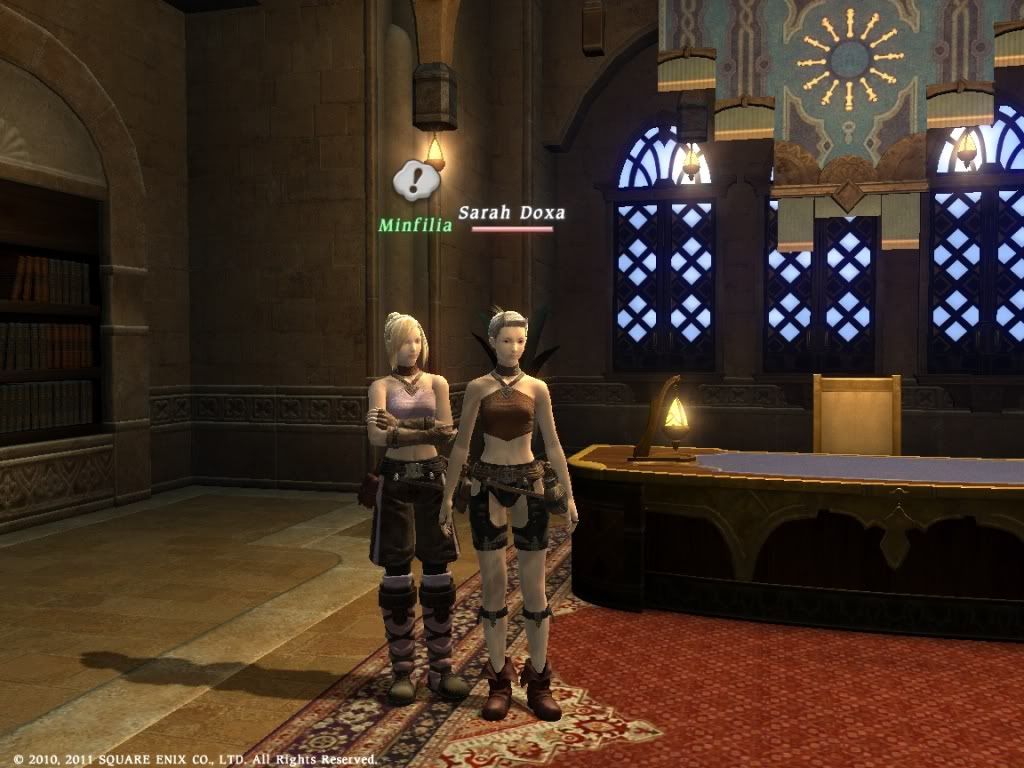Click the Sarah Doxa name label

[x=511, y=212]
